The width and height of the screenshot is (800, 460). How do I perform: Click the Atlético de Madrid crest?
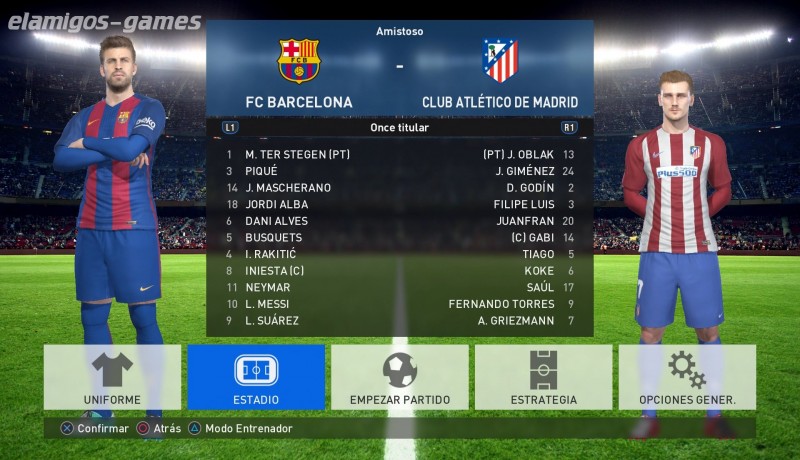(x=500, y=61)
